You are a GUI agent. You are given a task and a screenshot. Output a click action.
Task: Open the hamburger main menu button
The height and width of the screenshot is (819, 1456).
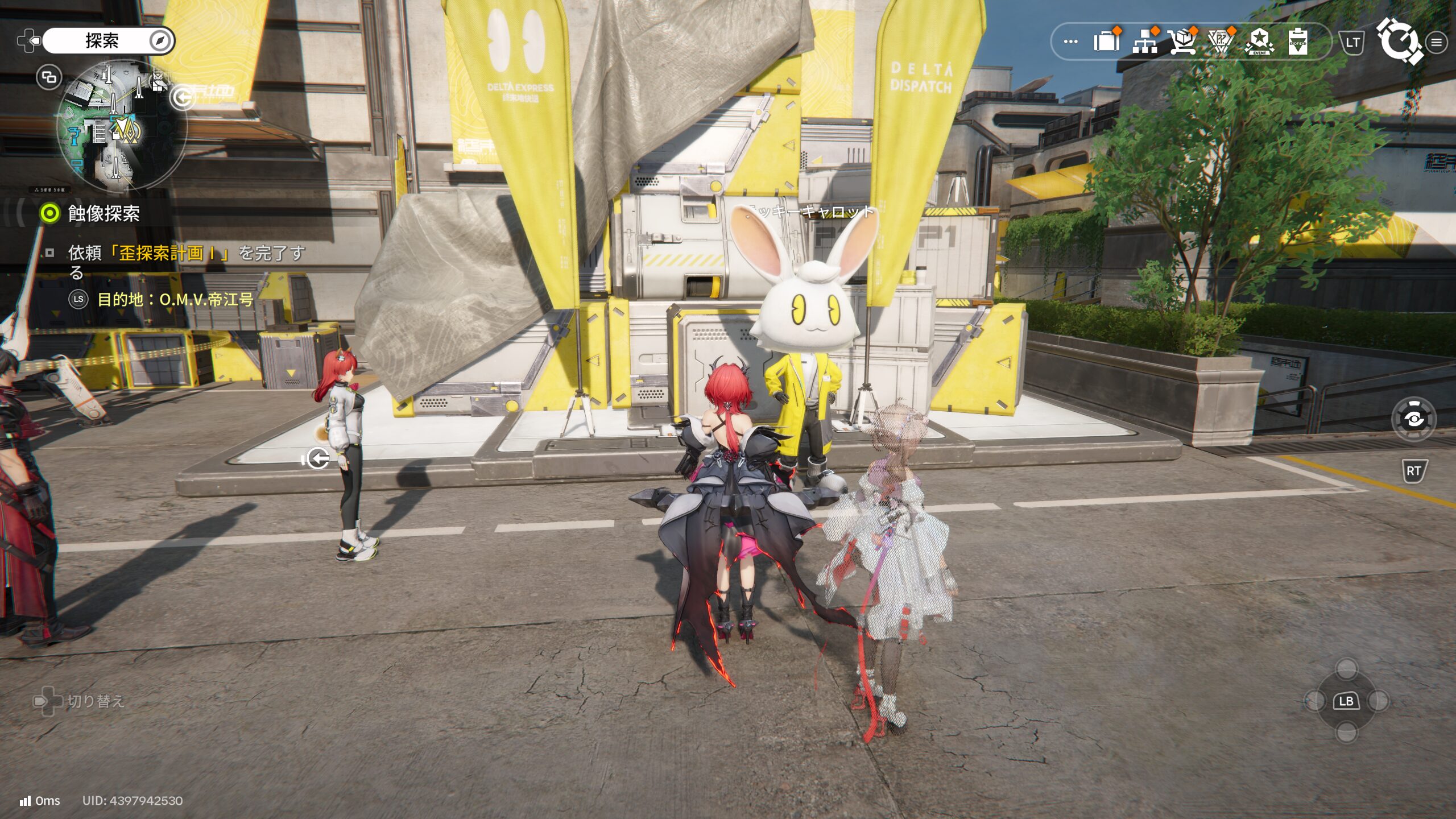[1437, 43]
